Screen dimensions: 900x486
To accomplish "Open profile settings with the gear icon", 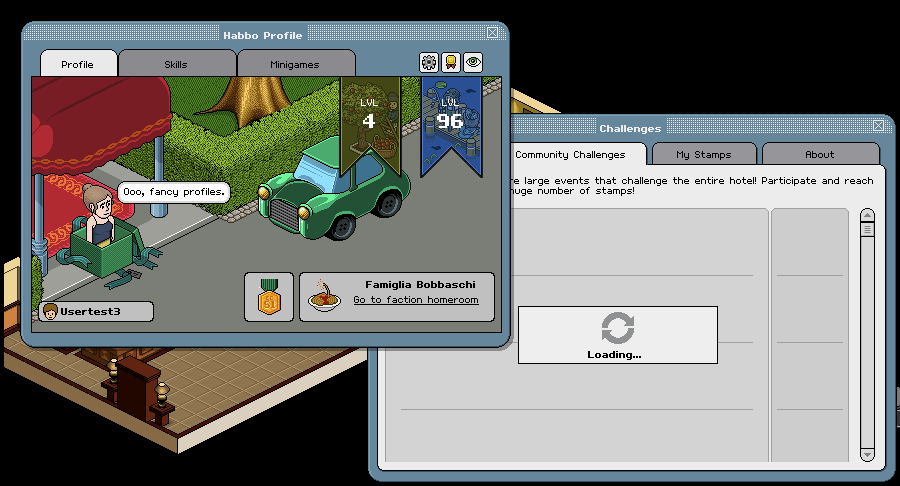I will [429, 62].
